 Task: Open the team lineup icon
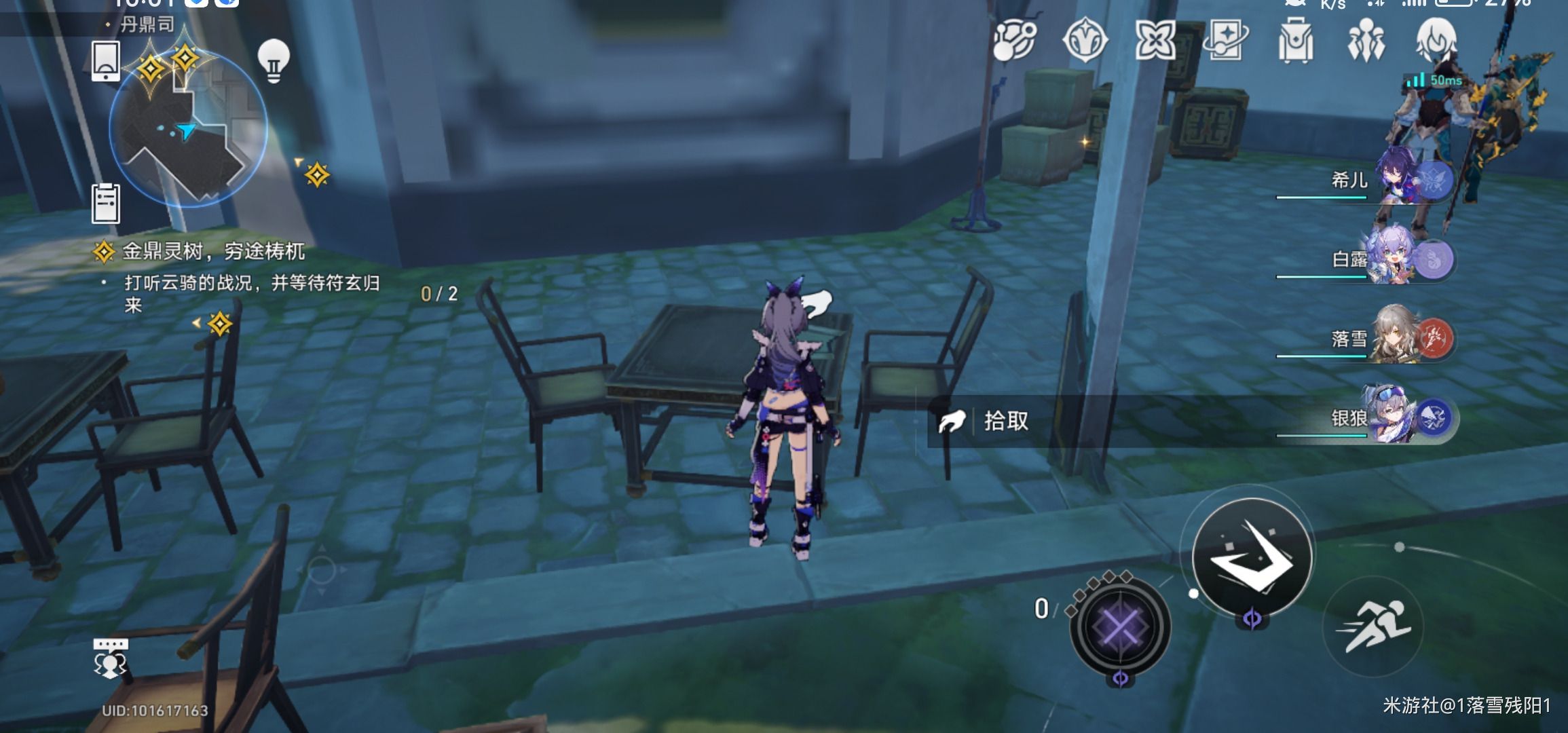coord(1365,41)
